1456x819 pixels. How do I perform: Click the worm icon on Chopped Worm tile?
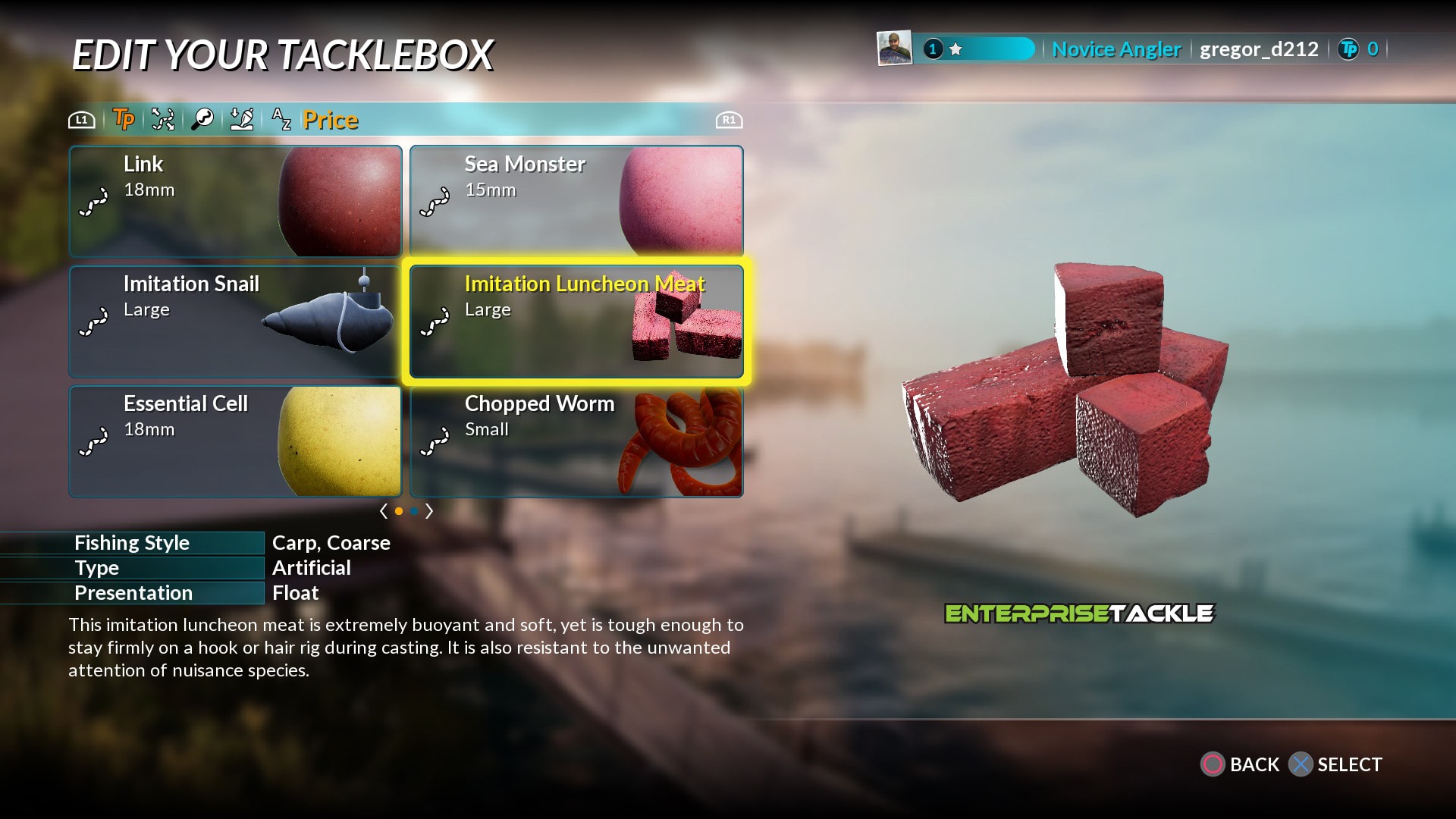(436, 442)
